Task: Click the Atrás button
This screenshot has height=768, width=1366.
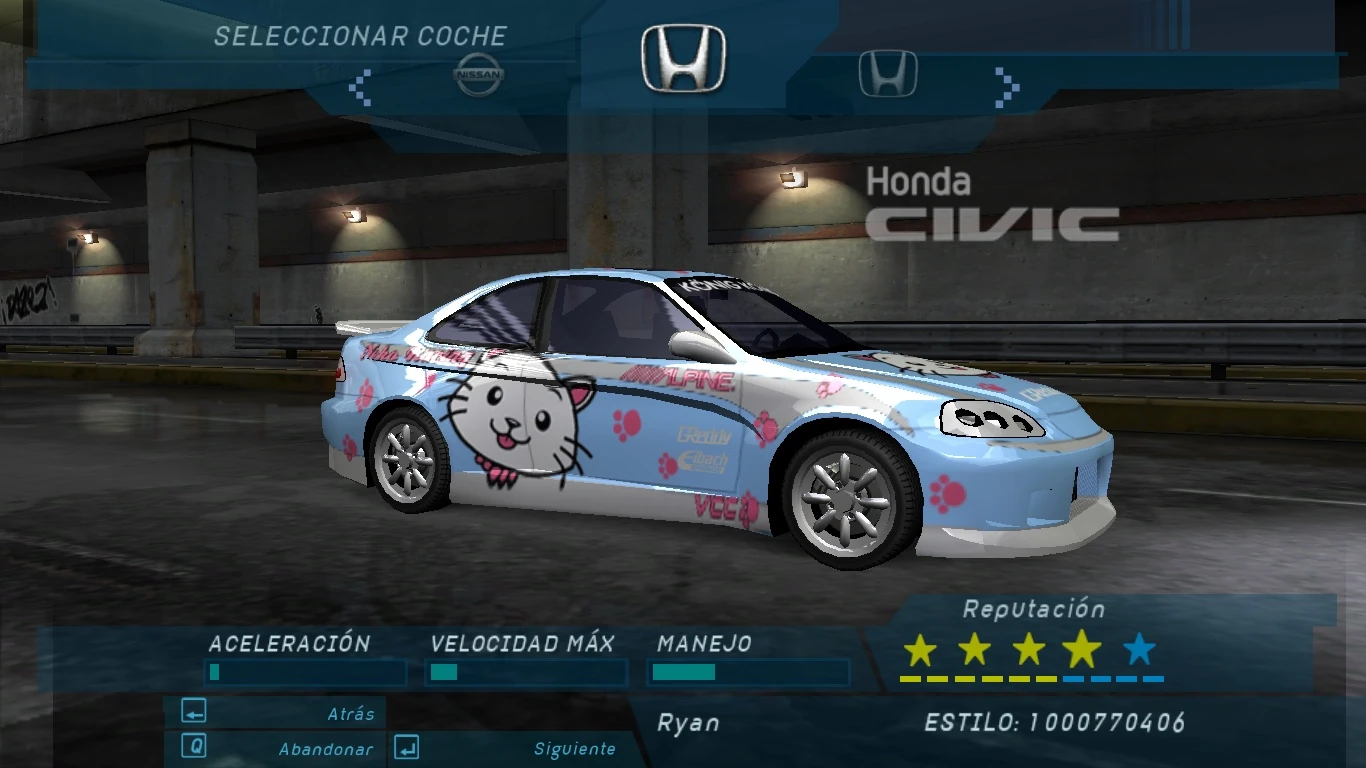Action: pos(355,713)
